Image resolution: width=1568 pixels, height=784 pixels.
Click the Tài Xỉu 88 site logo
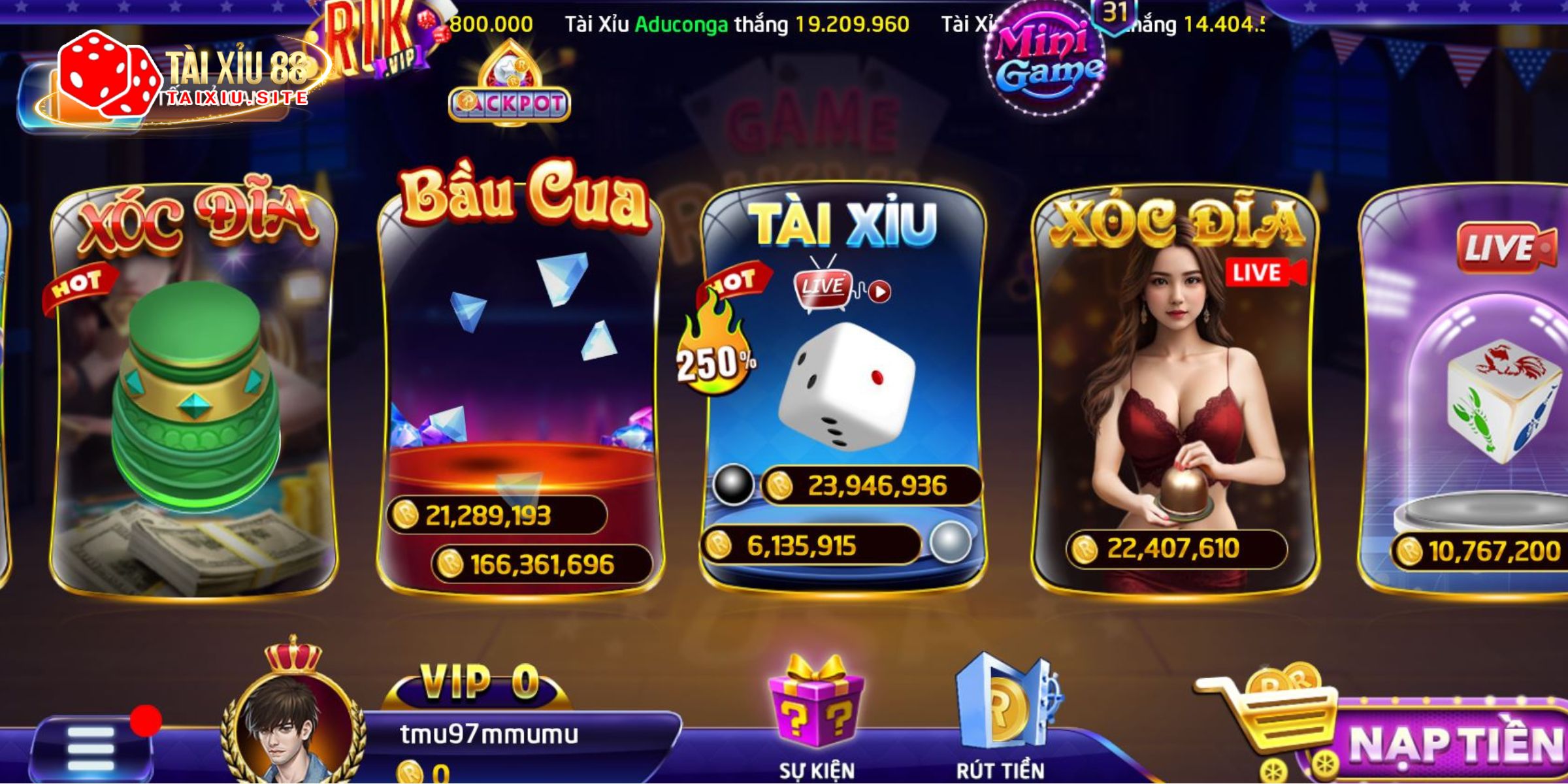(x=176, y=75)
